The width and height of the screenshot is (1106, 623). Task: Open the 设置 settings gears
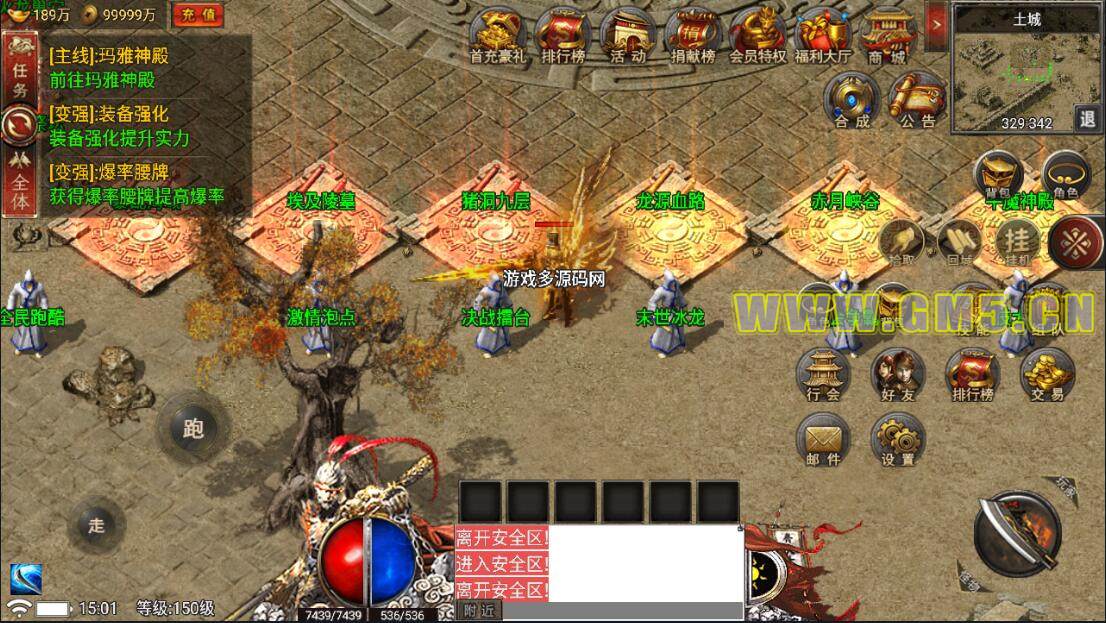click(x=897, y=439)
